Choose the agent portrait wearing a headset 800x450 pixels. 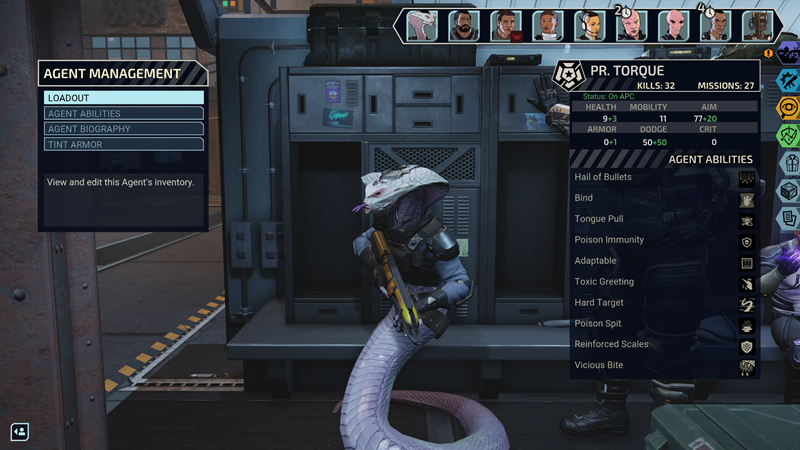point(589,26)
